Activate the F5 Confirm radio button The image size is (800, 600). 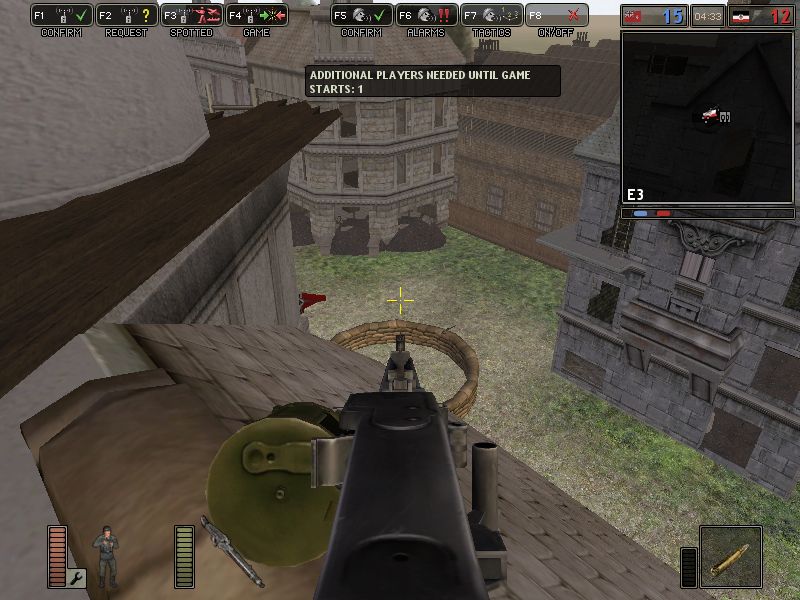pos(362,16)
